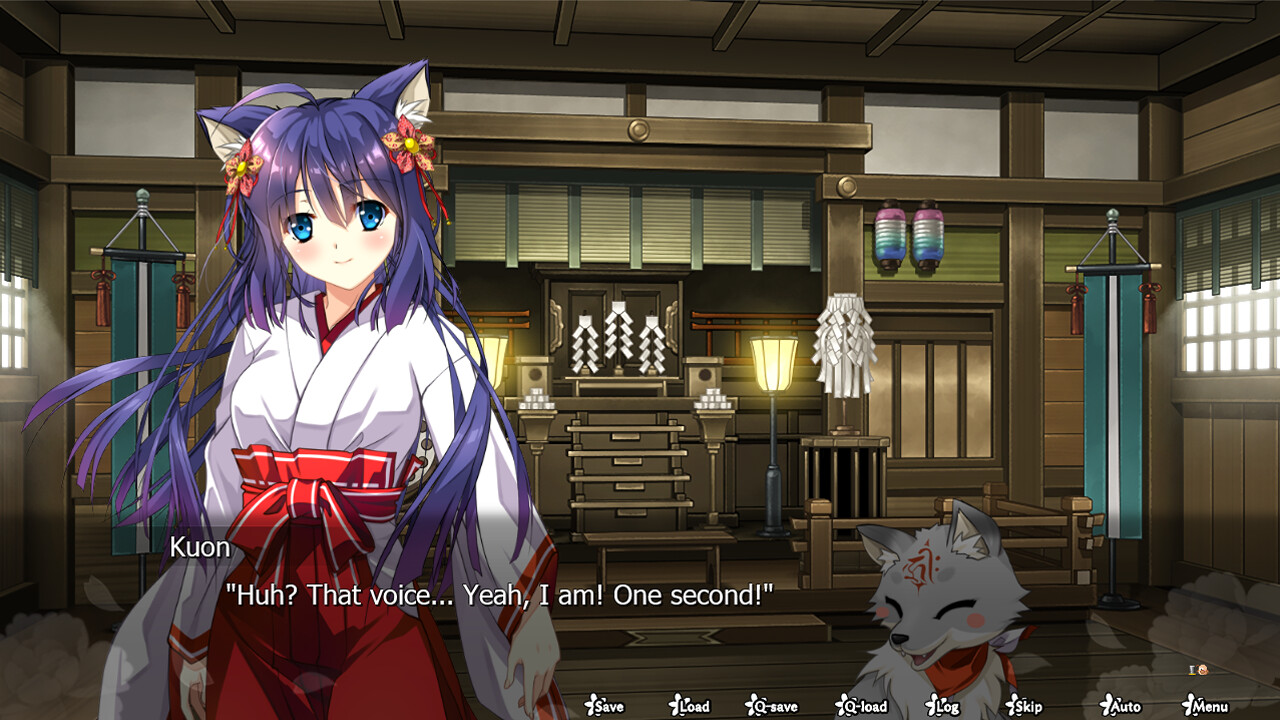Click the Menu icon
Viewport: 1280px width, 720px height.
point(1204,706)
